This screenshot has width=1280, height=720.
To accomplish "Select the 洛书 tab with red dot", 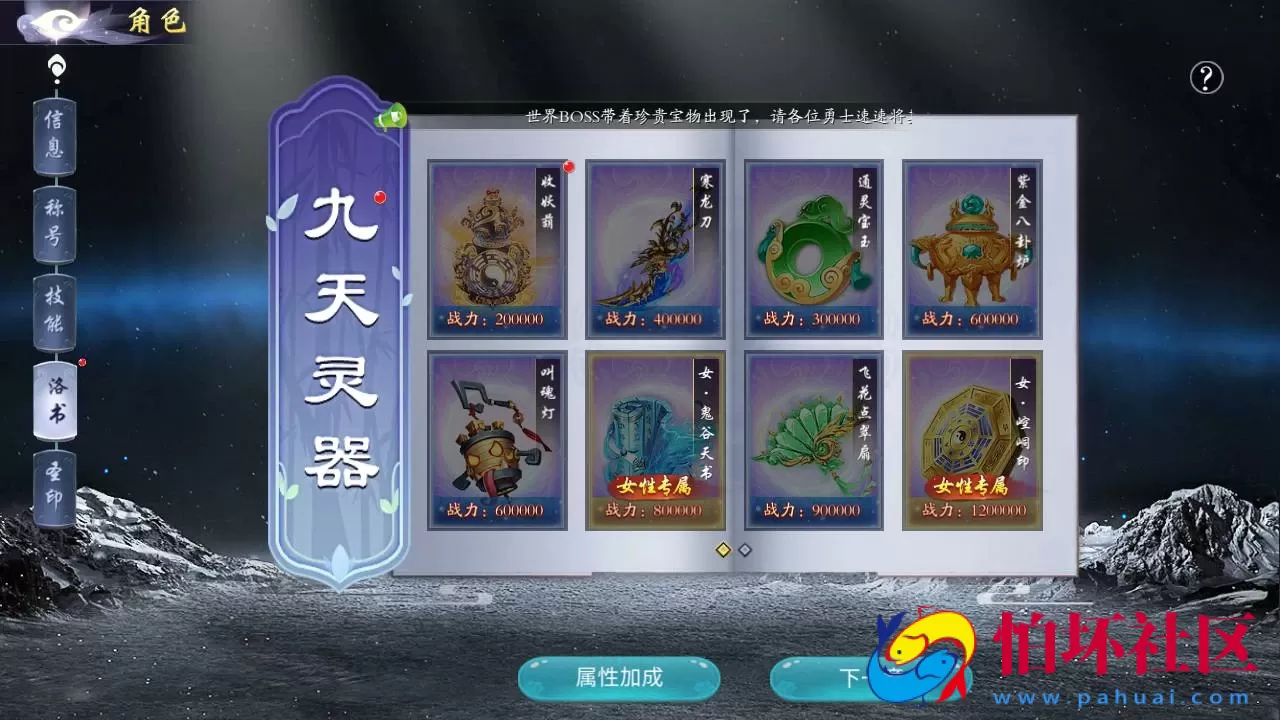I will pyautogui.click(x=57, y=400).
